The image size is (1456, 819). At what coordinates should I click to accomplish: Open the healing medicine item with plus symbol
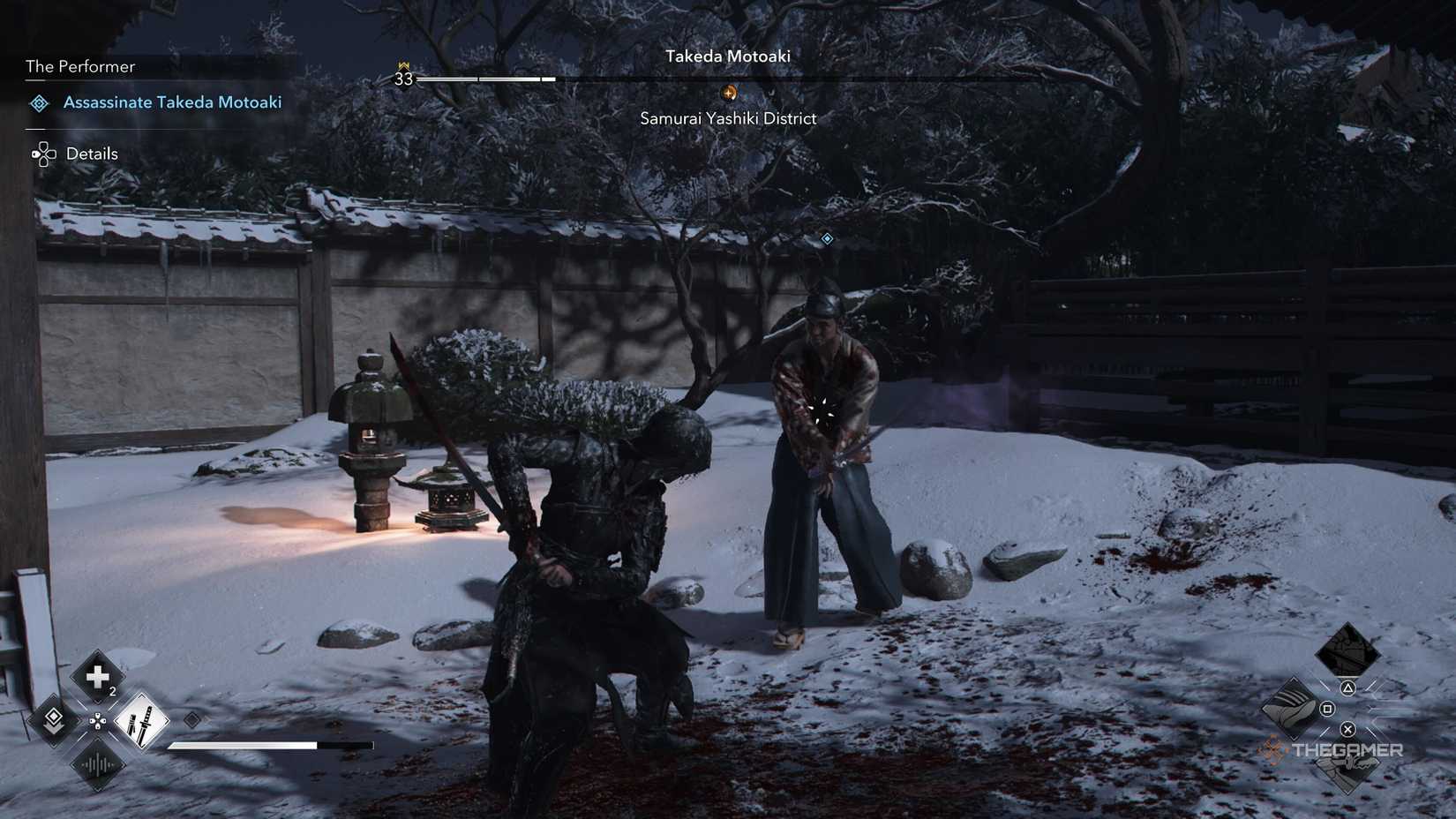coord(95,678)
